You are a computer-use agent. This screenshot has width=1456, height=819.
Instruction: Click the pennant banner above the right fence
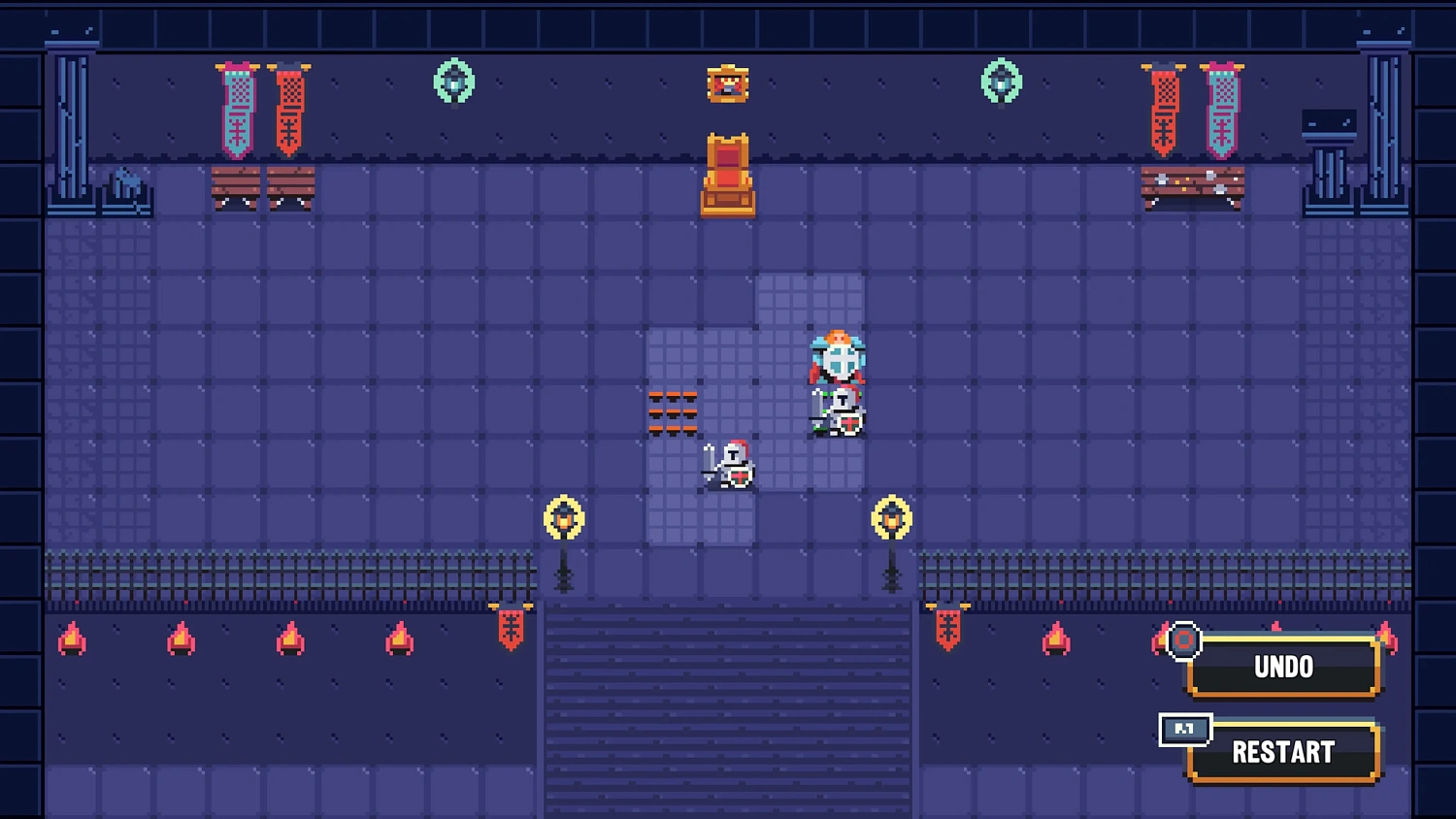[x=946, y=631]
